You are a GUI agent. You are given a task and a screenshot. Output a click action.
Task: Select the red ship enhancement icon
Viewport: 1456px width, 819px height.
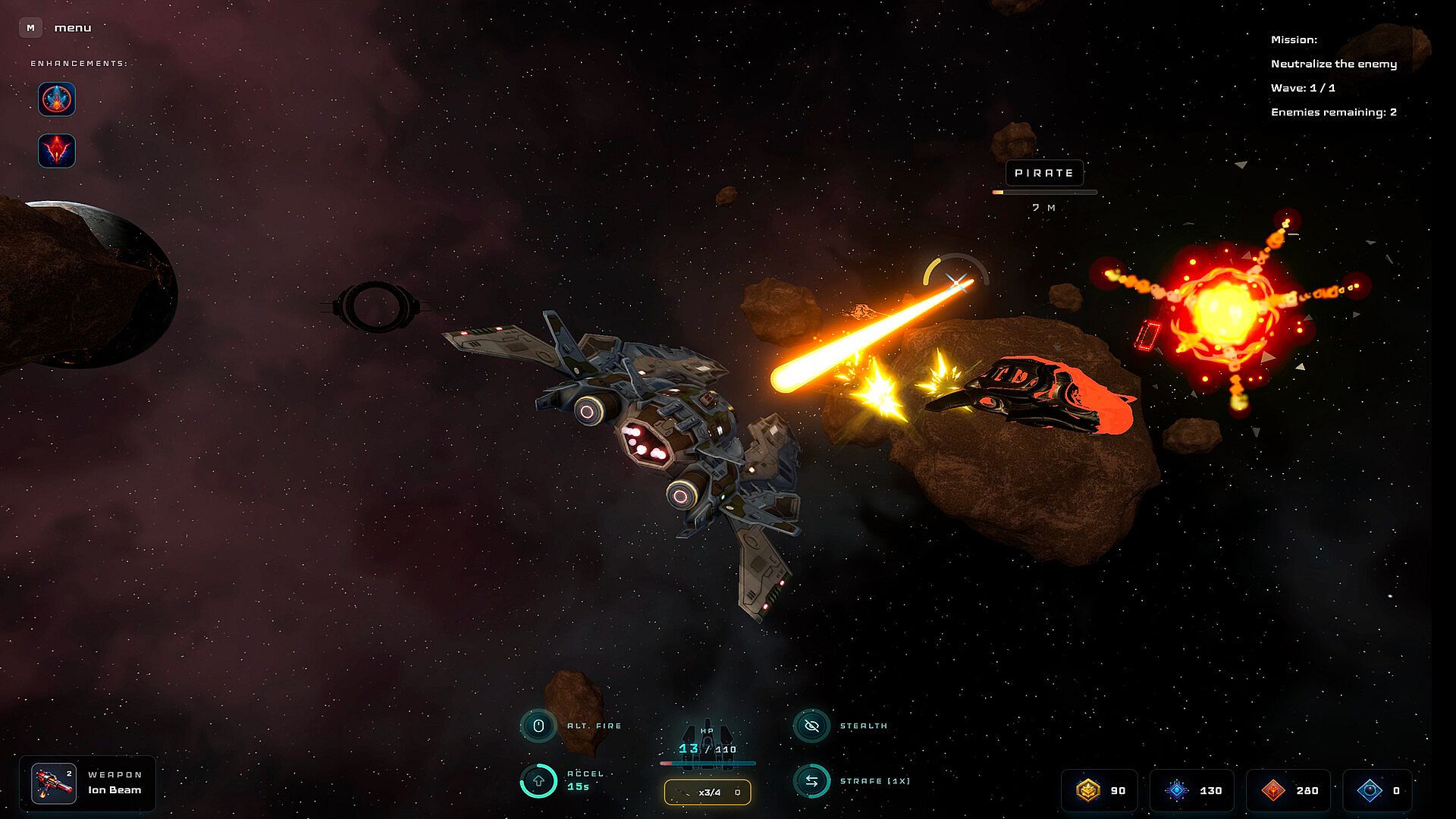tap(57, 151)
